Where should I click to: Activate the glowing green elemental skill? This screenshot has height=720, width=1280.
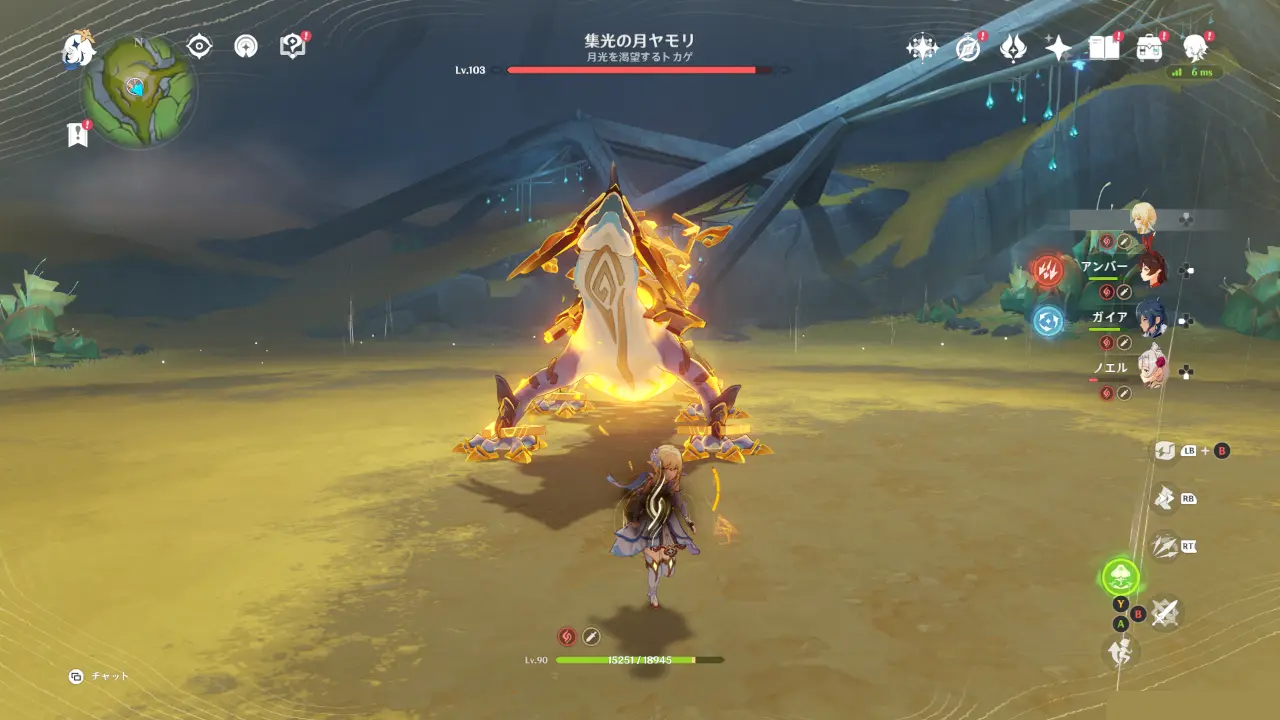[1120, 576]
